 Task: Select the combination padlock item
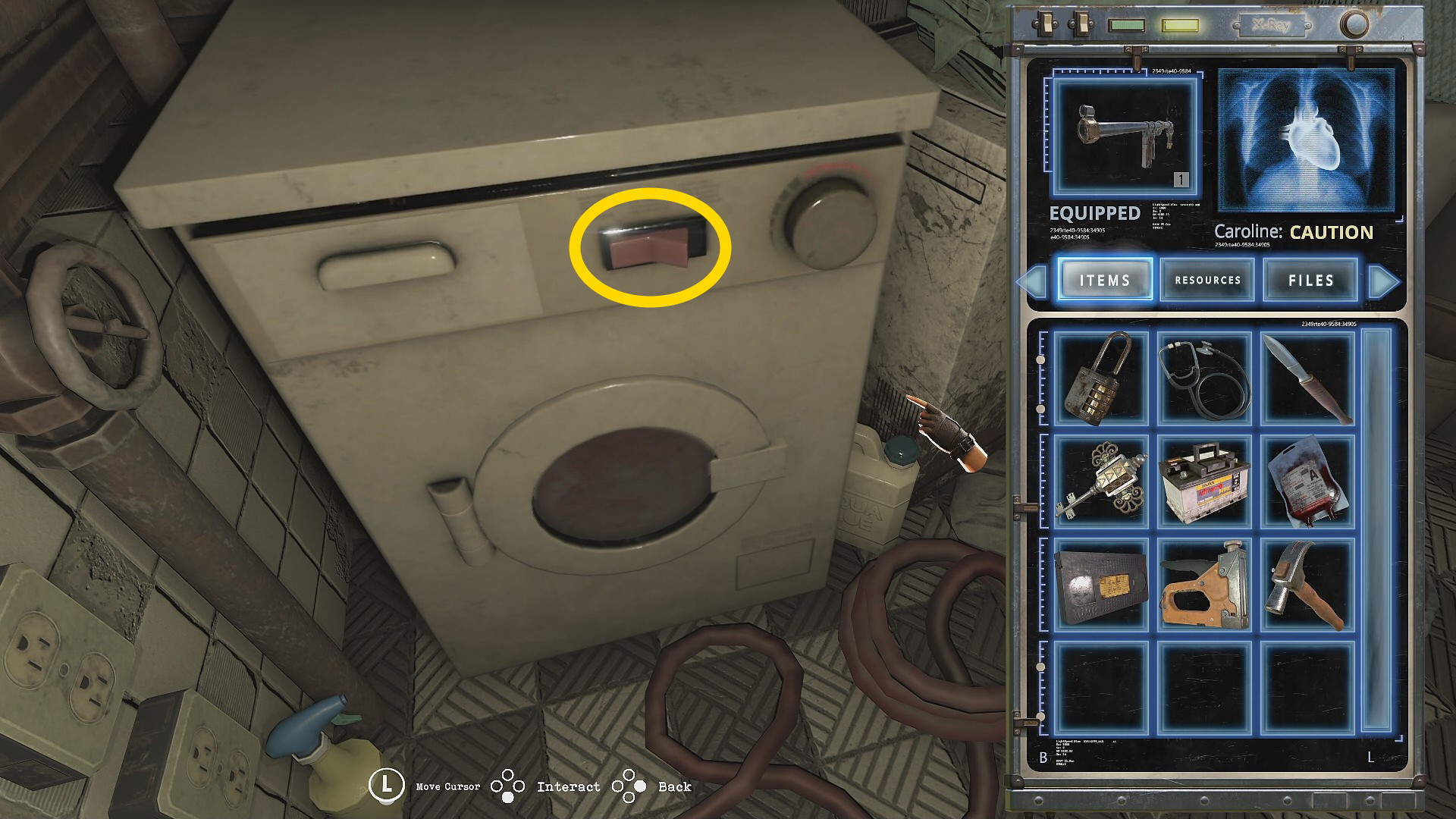pyautogui.click(x=1101, y=378)
